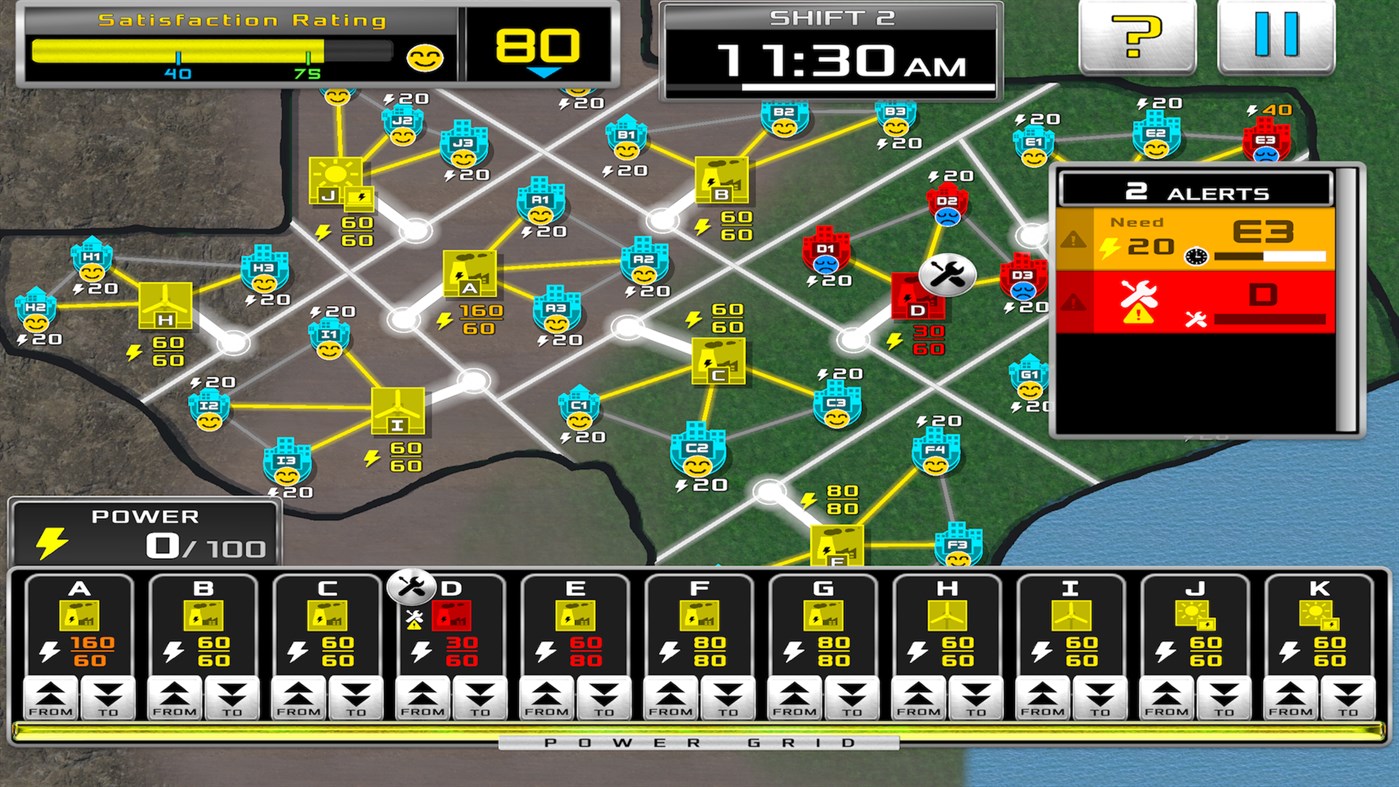Click the blue down arrow below the 80 score
The width and height of the screenshot is (1399, 787).
[x=545, y=72]
